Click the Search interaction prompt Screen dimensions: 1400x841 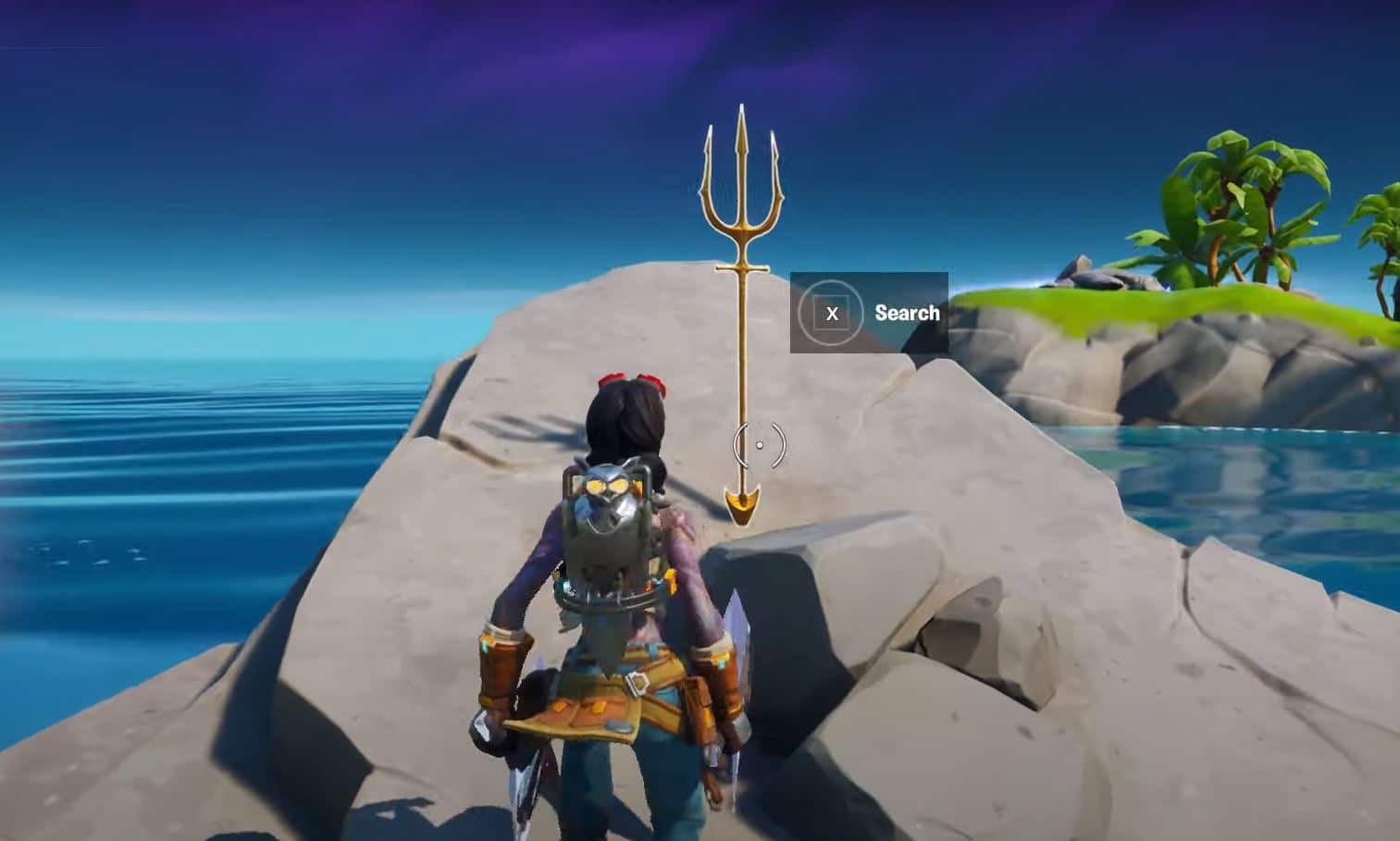[907, 313]
